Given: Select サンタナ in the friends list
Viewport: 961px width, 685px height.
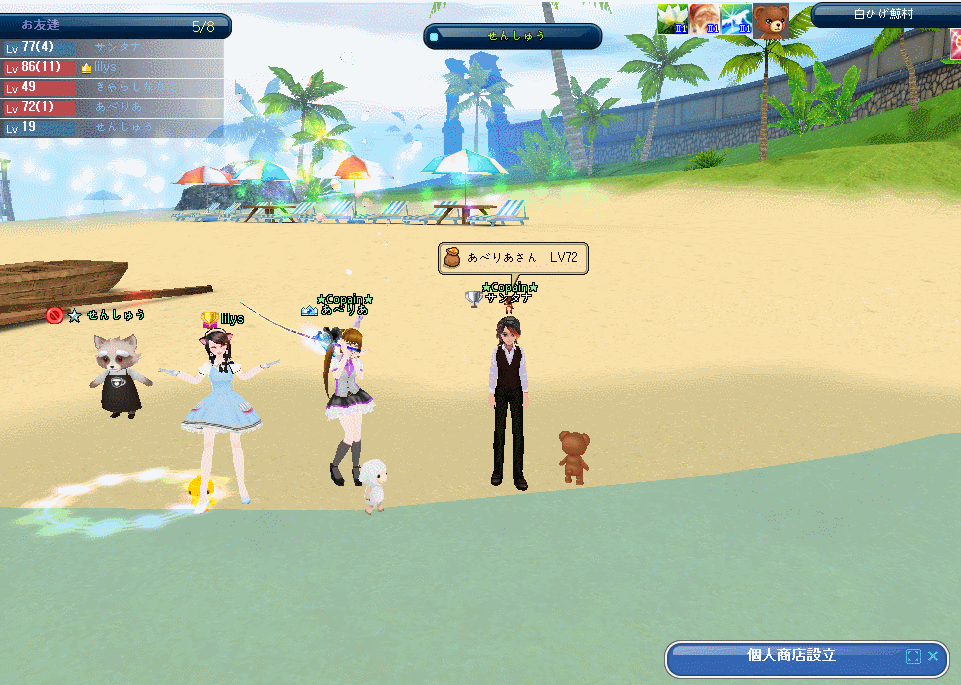Looking at the screenshot, I should [x=112, y=47].
